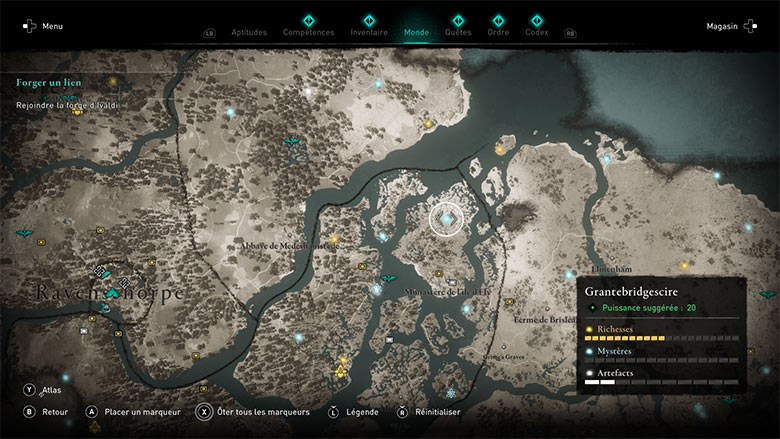Show the Codex tab
The image size is (780, 439).
point(537,32)
